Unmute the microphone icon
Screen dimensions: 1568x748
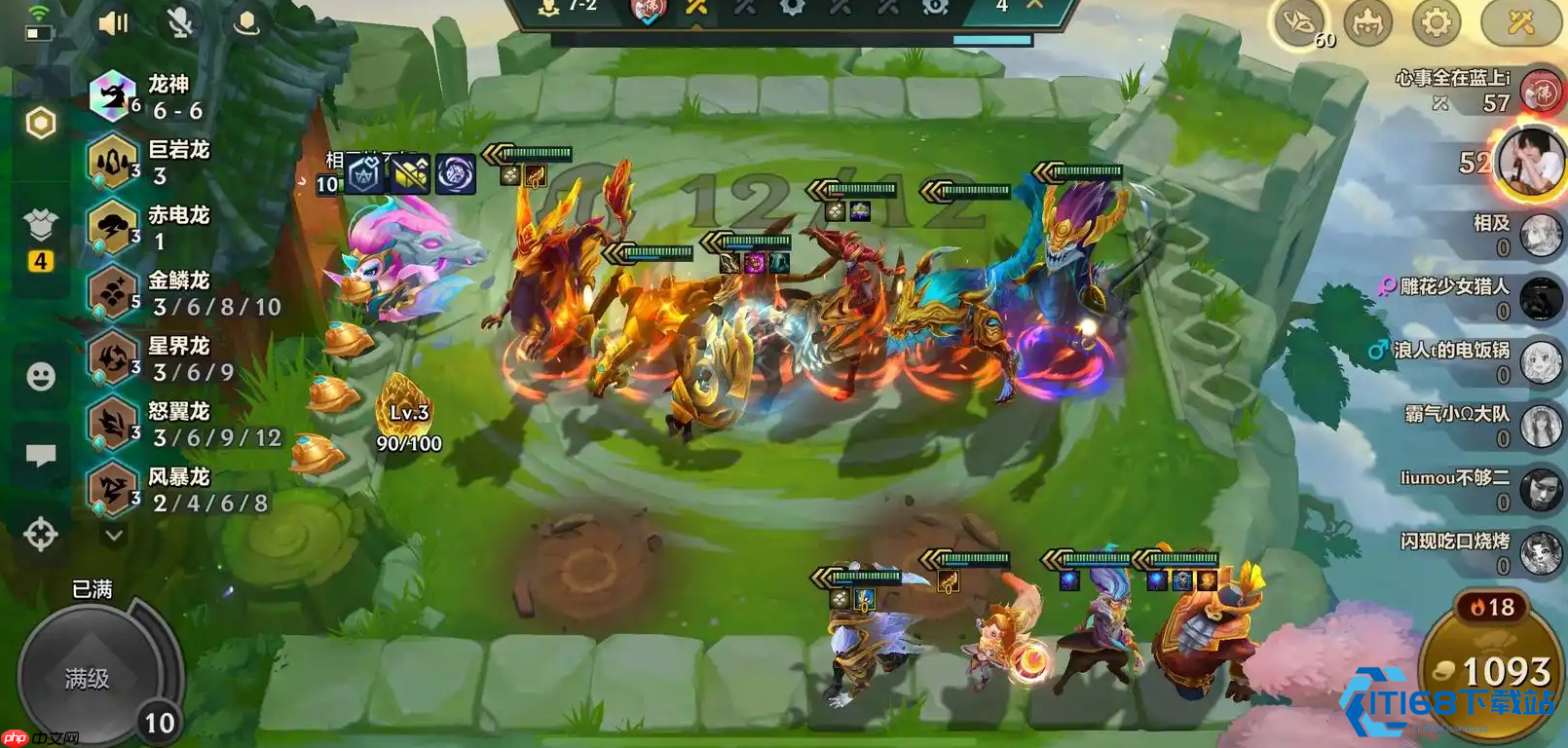180,22
